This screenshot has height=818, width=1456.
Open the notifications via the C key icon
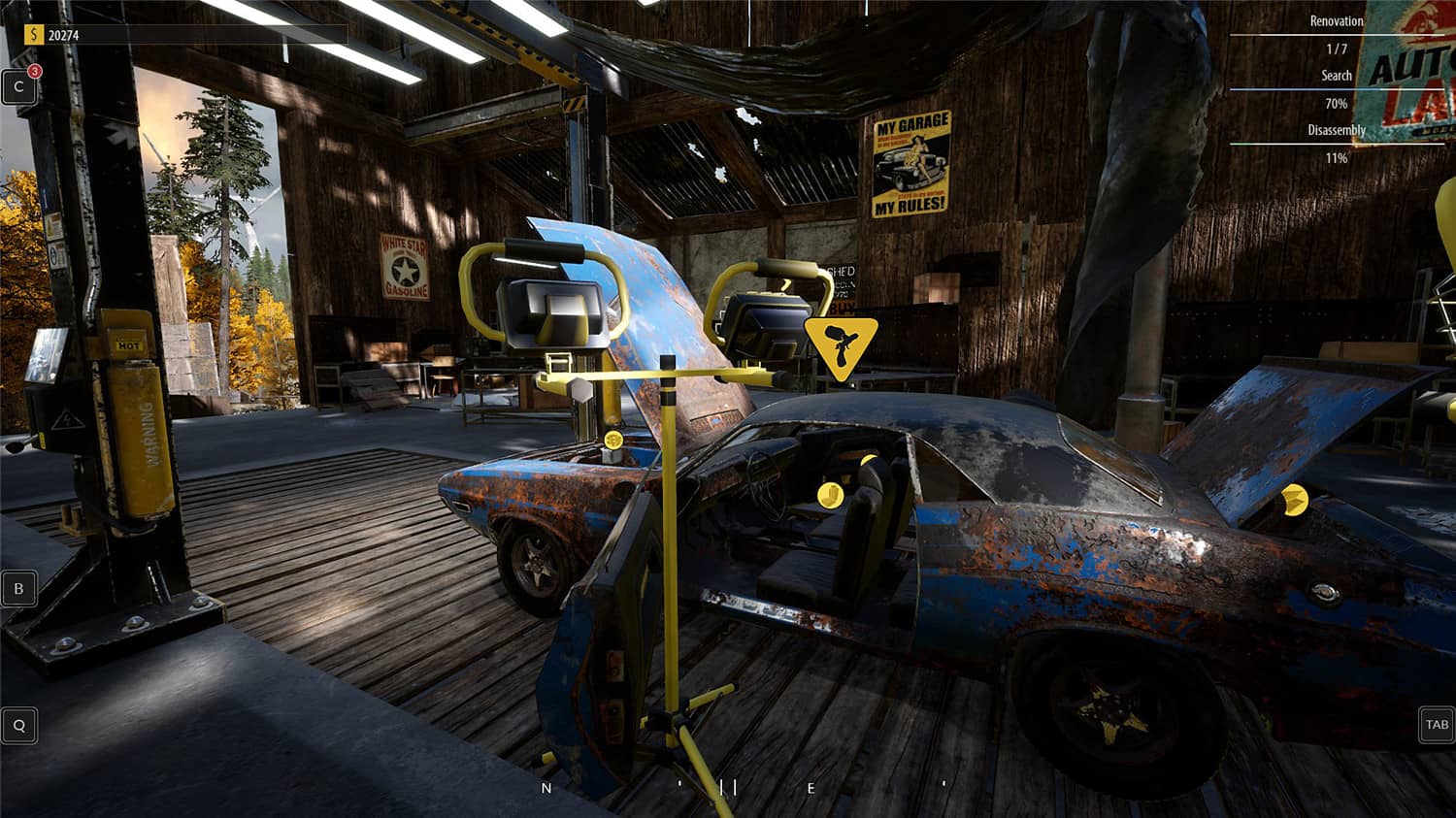[x=18, y=87]
